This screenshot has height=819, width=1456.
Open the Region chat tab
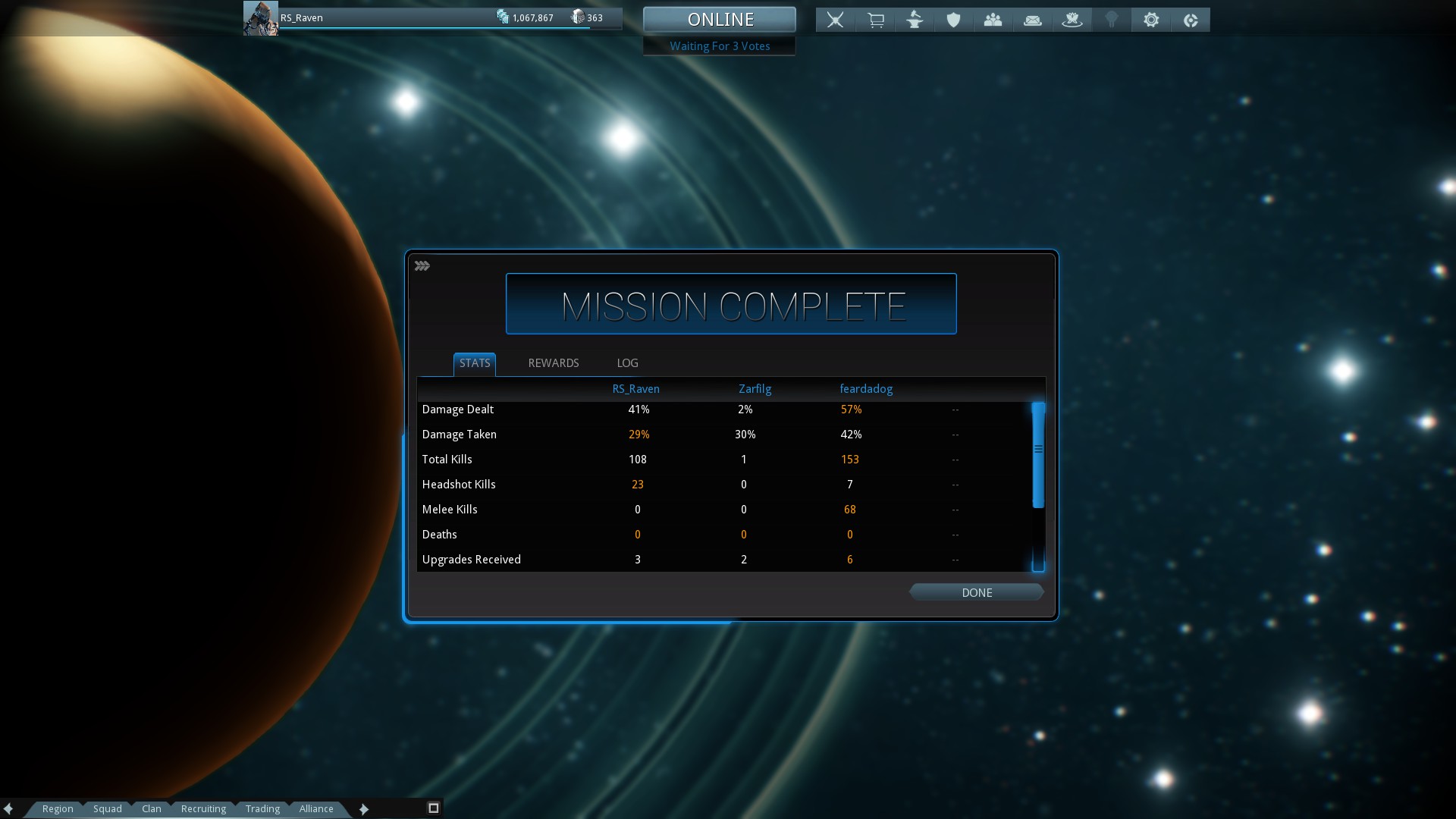coord(58,809)
